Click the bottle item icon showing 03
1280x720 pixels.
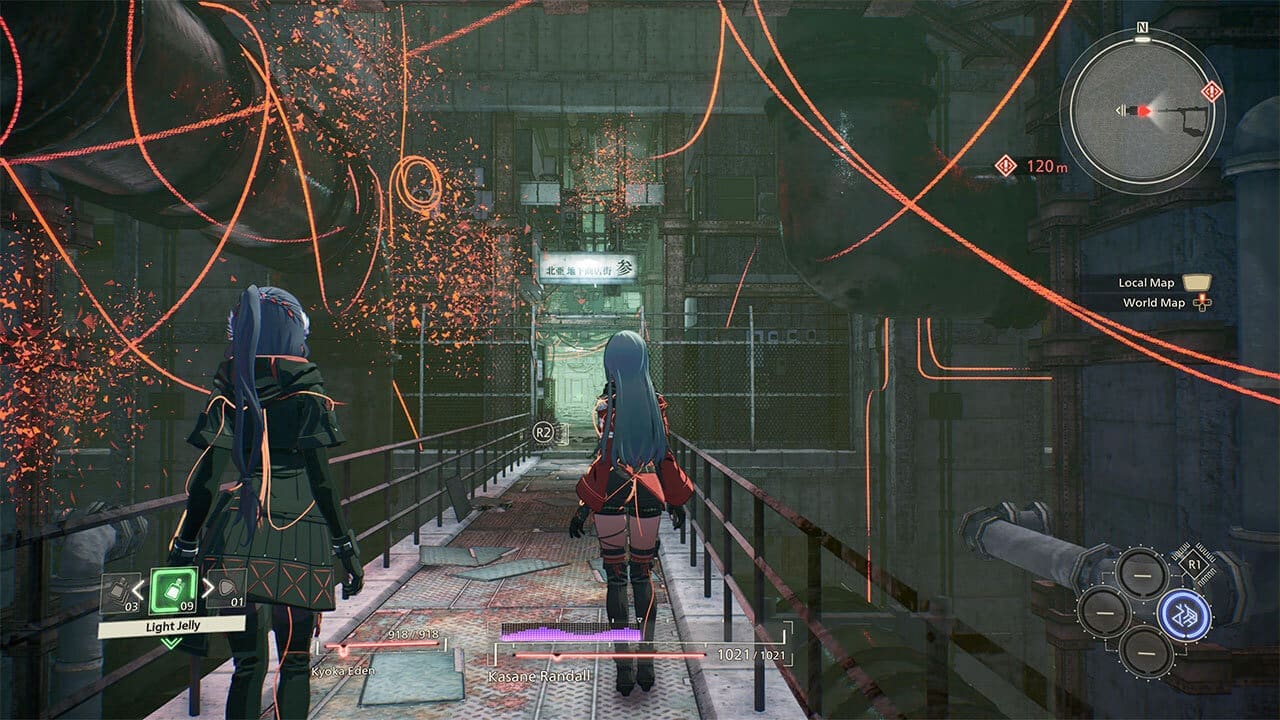pos(118,589)
